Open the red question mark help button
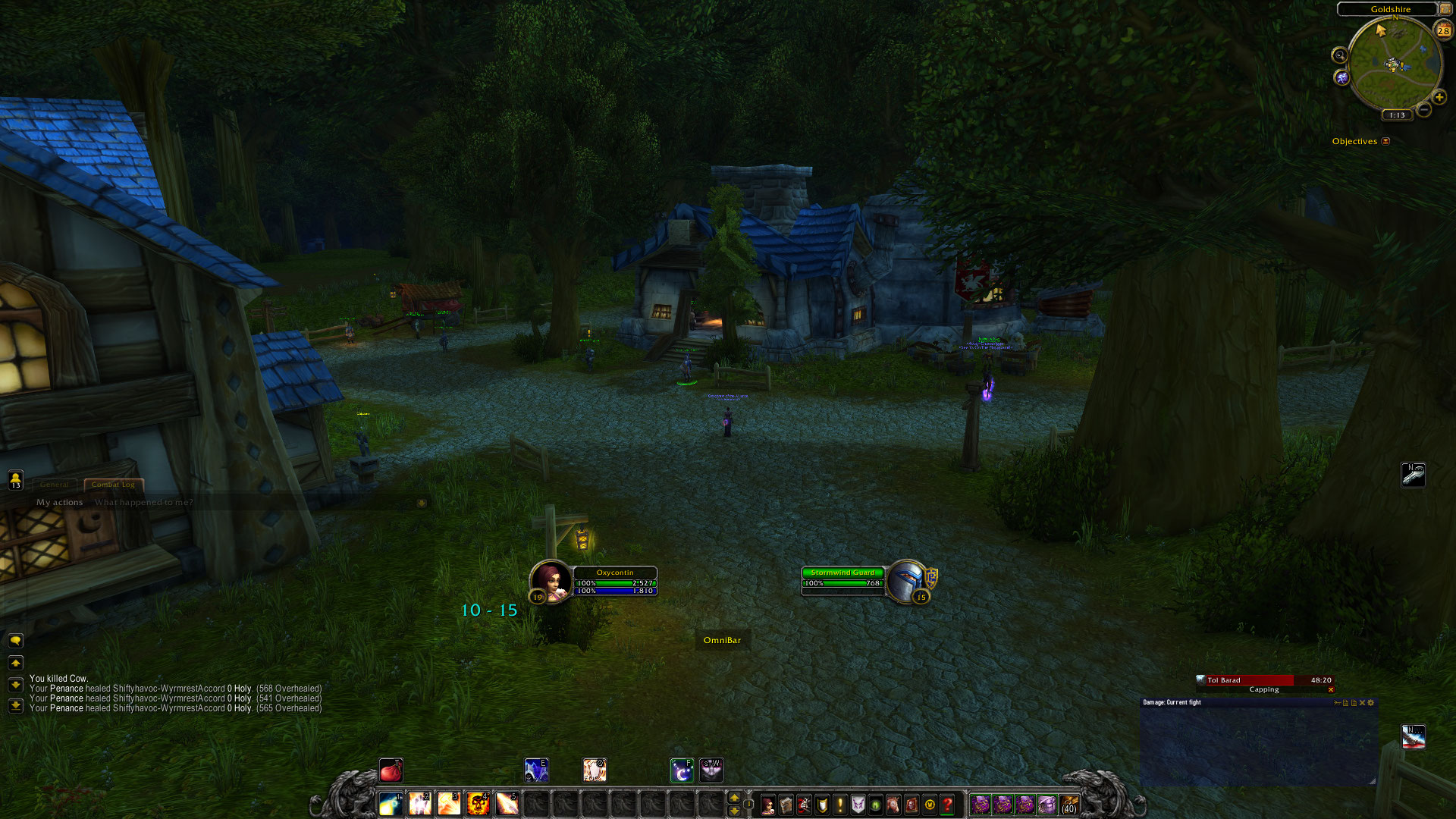The height and width of the screenshot is (819, 1456). pos(948,805)
